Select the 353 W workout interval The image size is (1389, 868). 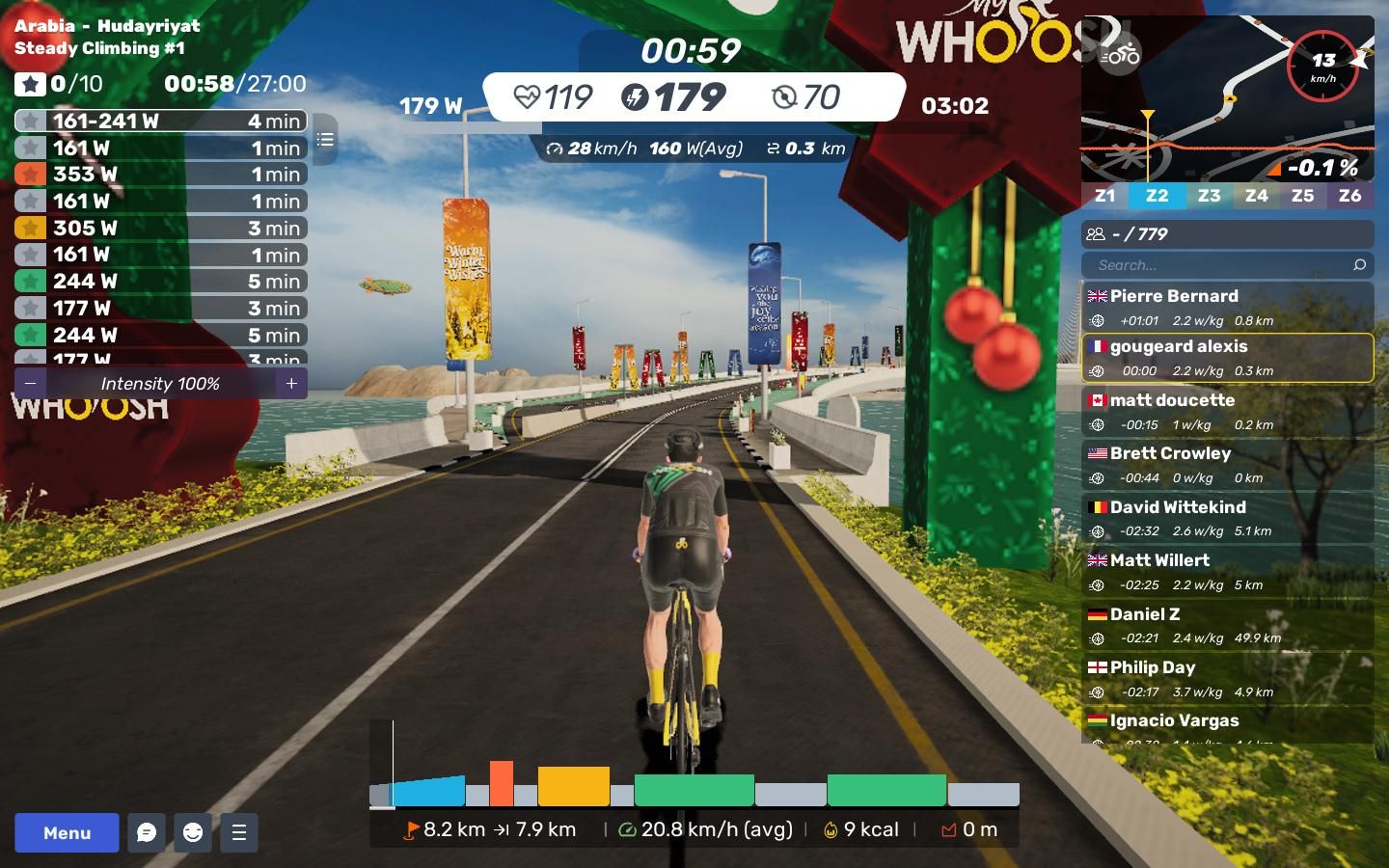click(x=161, y=175)
